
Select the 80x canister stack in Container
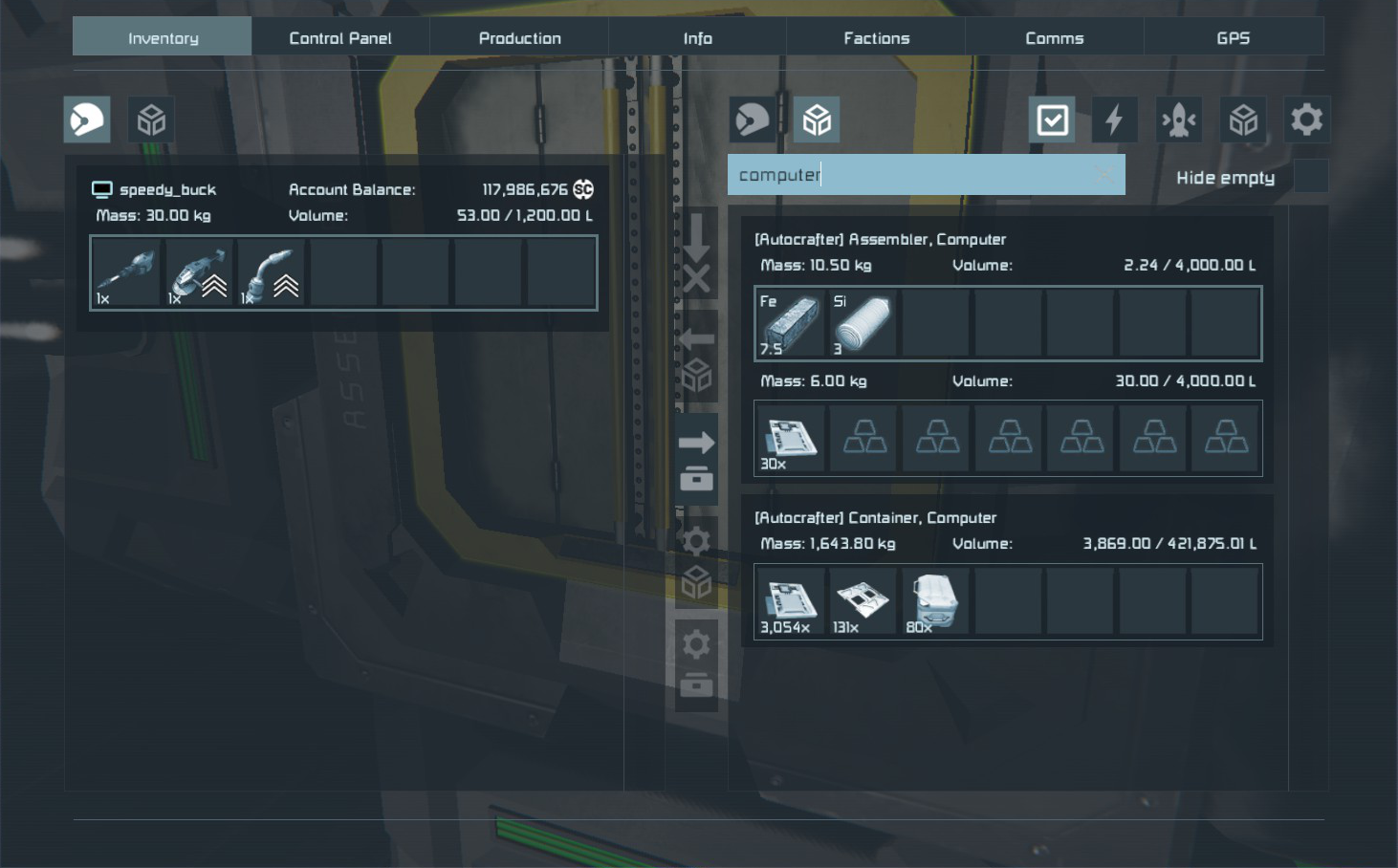pyautogui.click(x=934, y=602)
